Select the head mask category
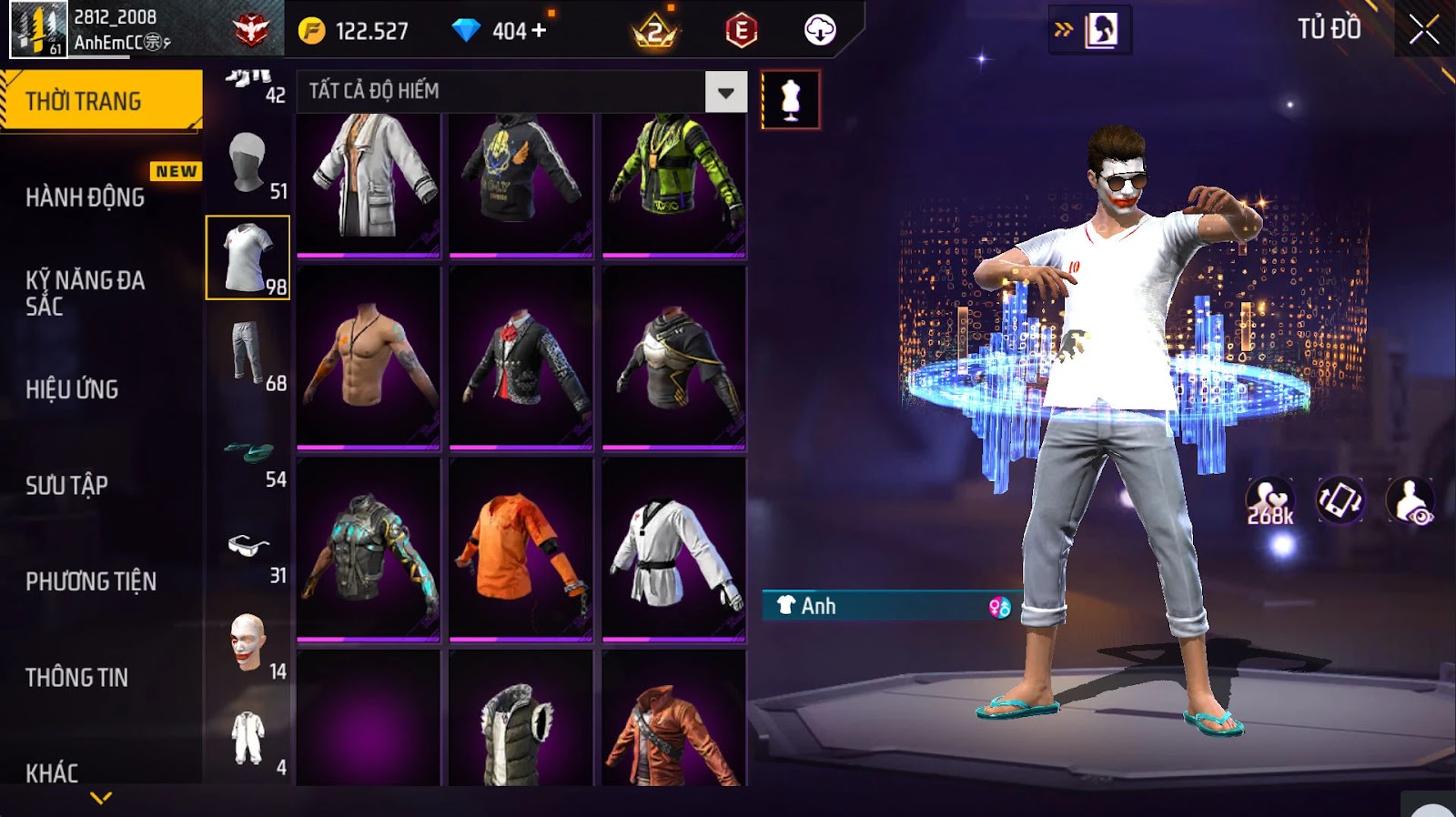Image resolution: width=1456 pixels, height=817 pixels. [248, 162]
